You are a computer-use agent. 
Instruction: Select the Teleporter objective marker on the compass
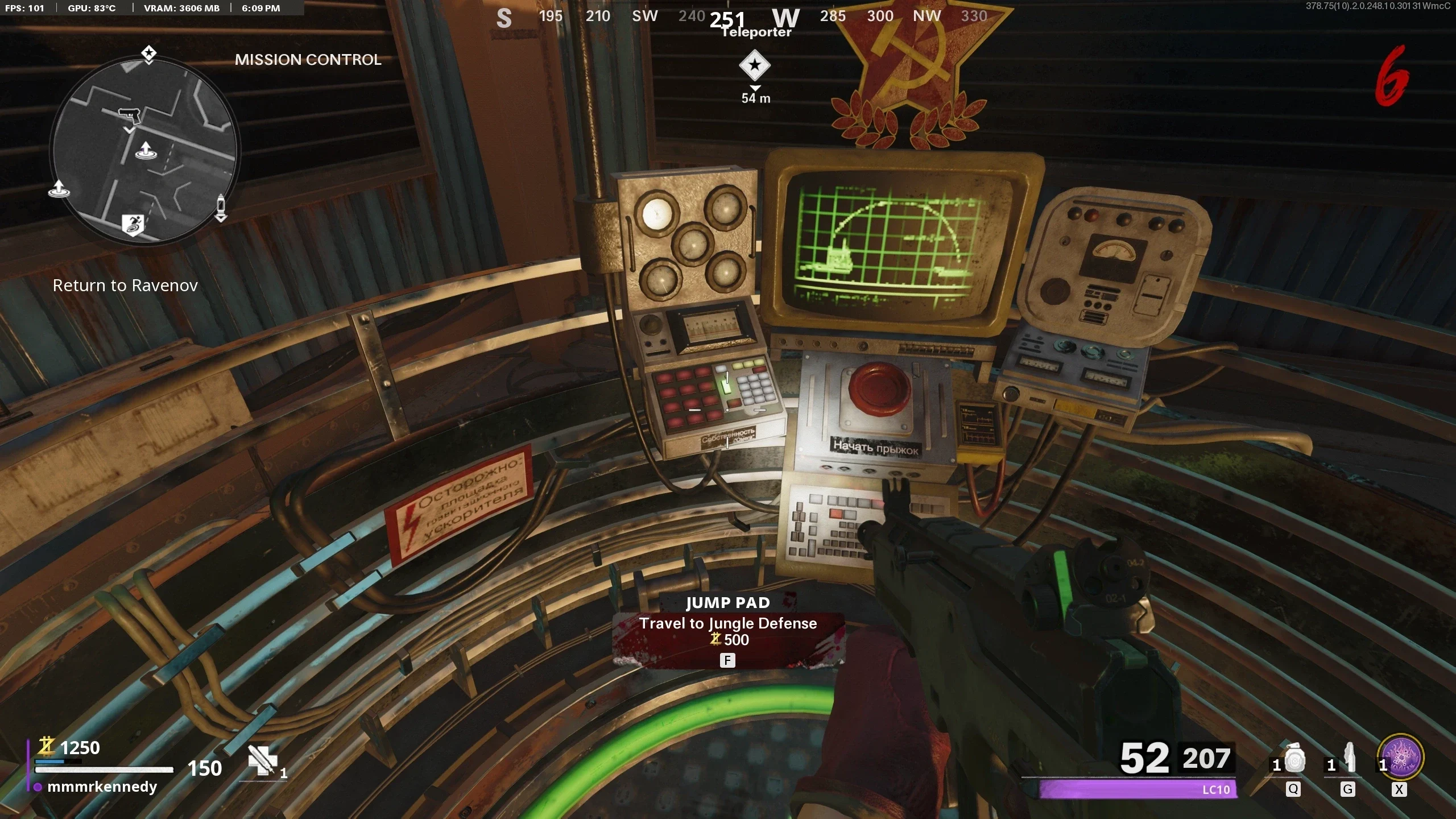click(755, 65)
